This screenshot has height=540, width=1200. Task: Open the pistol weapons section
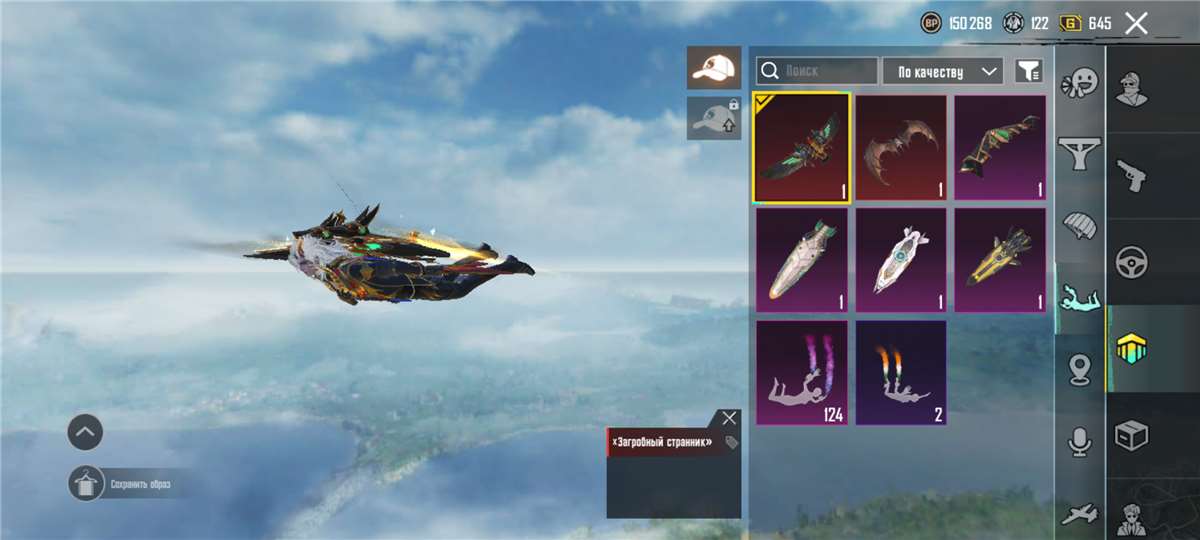(x=1132, y=175)
